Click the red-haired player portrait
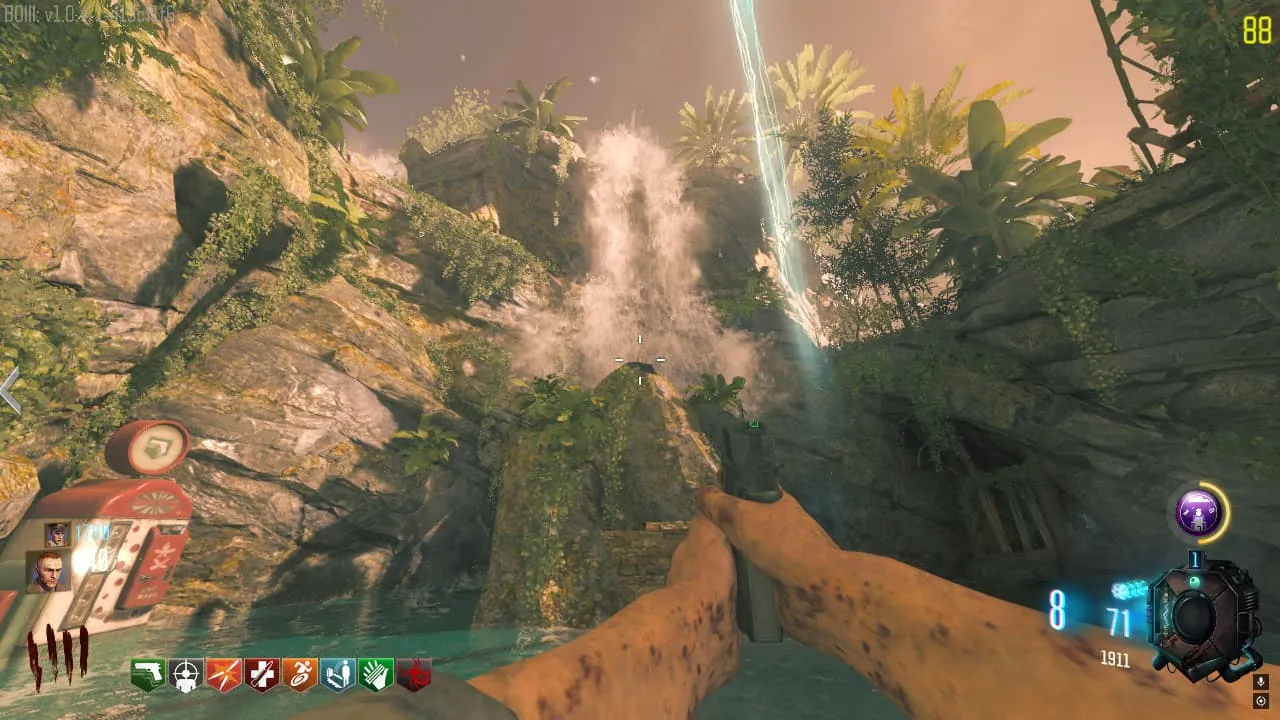The height and width of the screenshot is (720, 1280). [47, 572]
